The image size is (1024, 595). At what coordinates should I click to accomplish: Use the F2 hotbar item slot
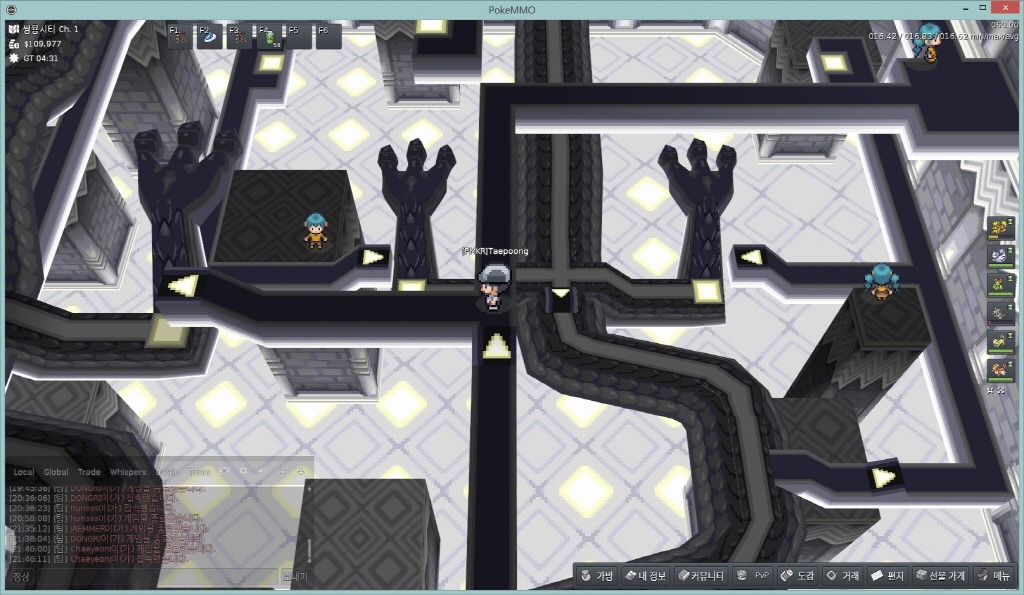[211, 37]
